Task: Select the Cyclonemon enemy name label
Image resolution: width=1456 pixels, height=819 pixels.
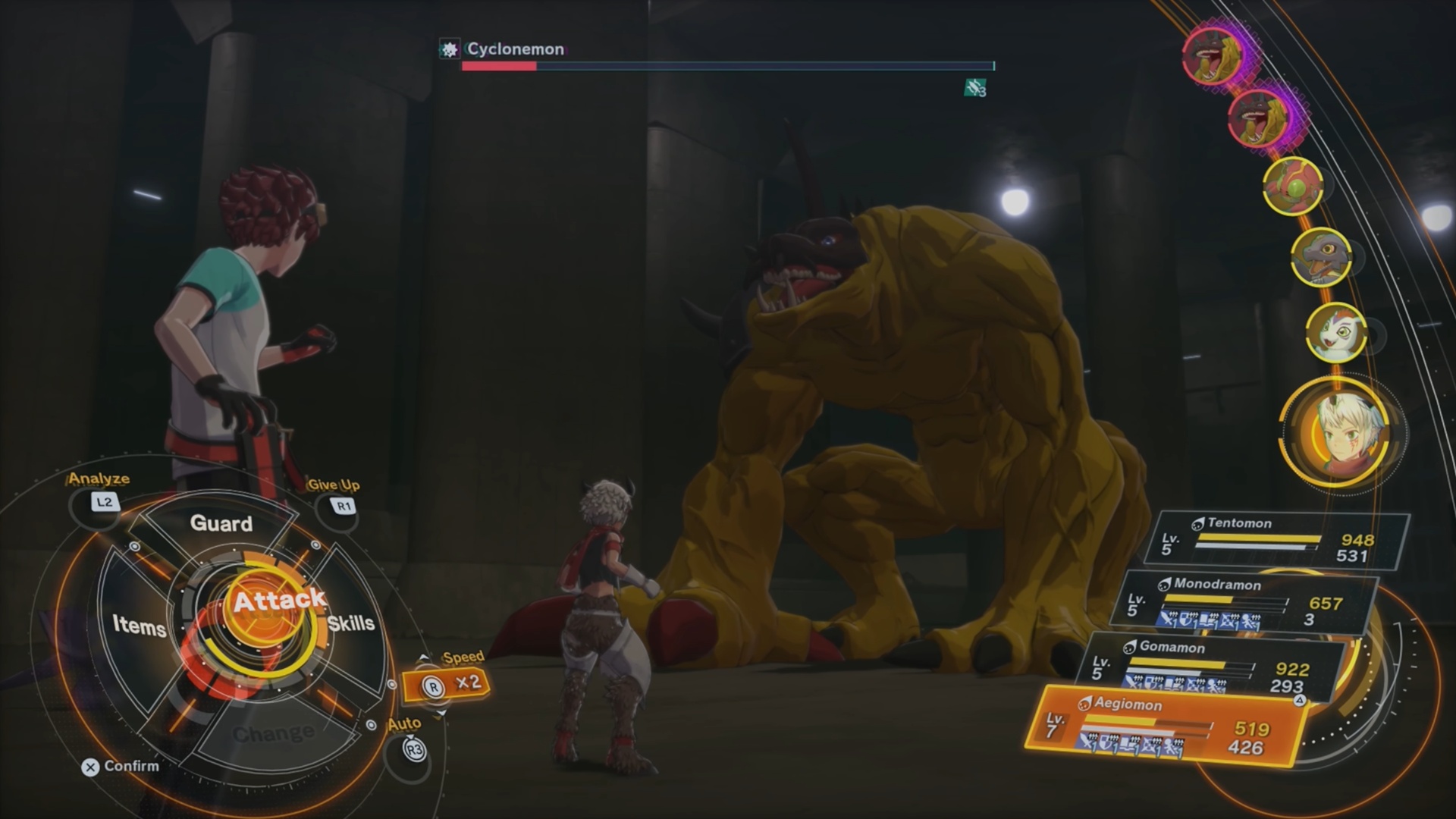Action: click(516, 49)
